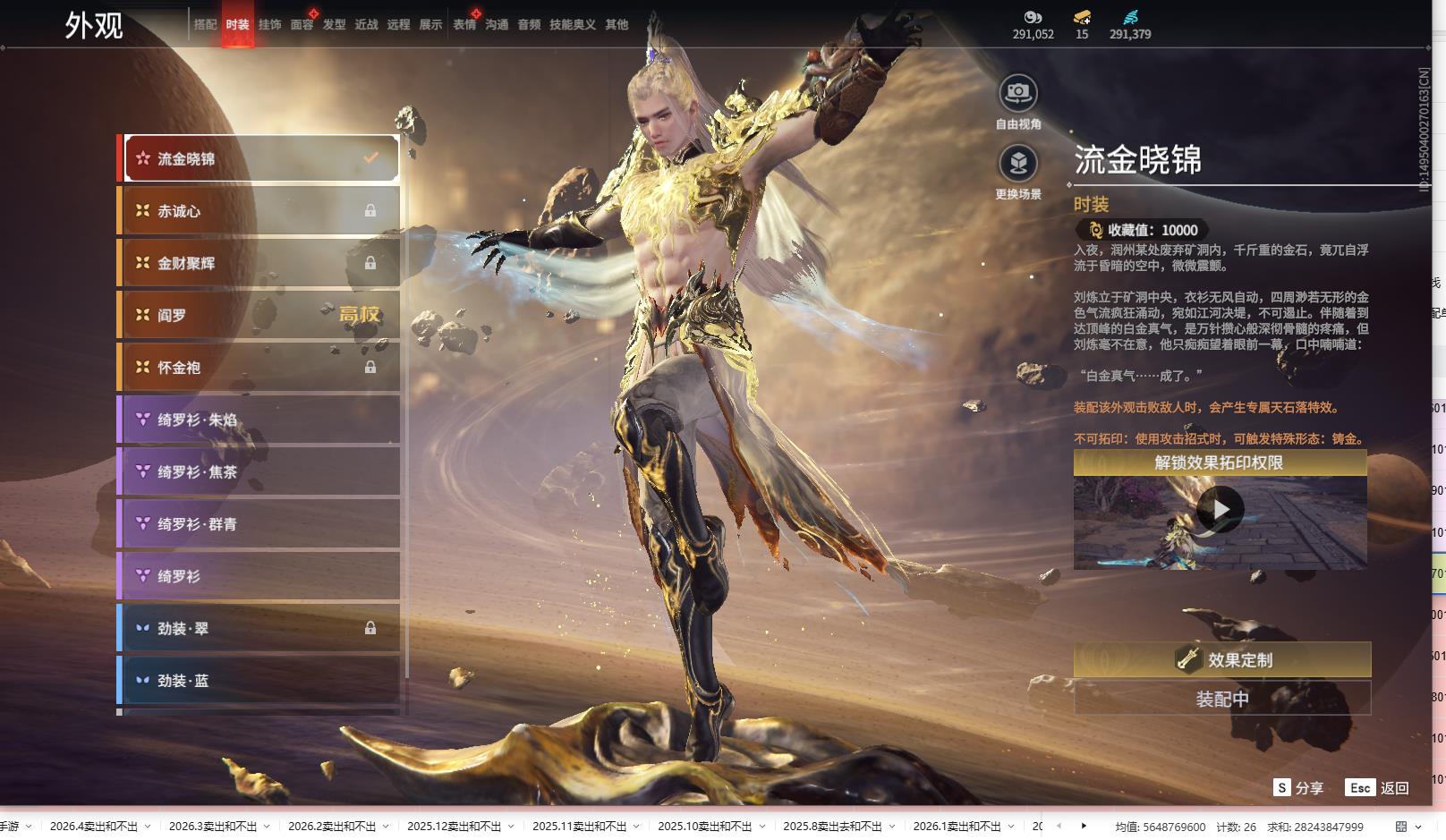Show the 技能奥义 tab

[572, 25]
